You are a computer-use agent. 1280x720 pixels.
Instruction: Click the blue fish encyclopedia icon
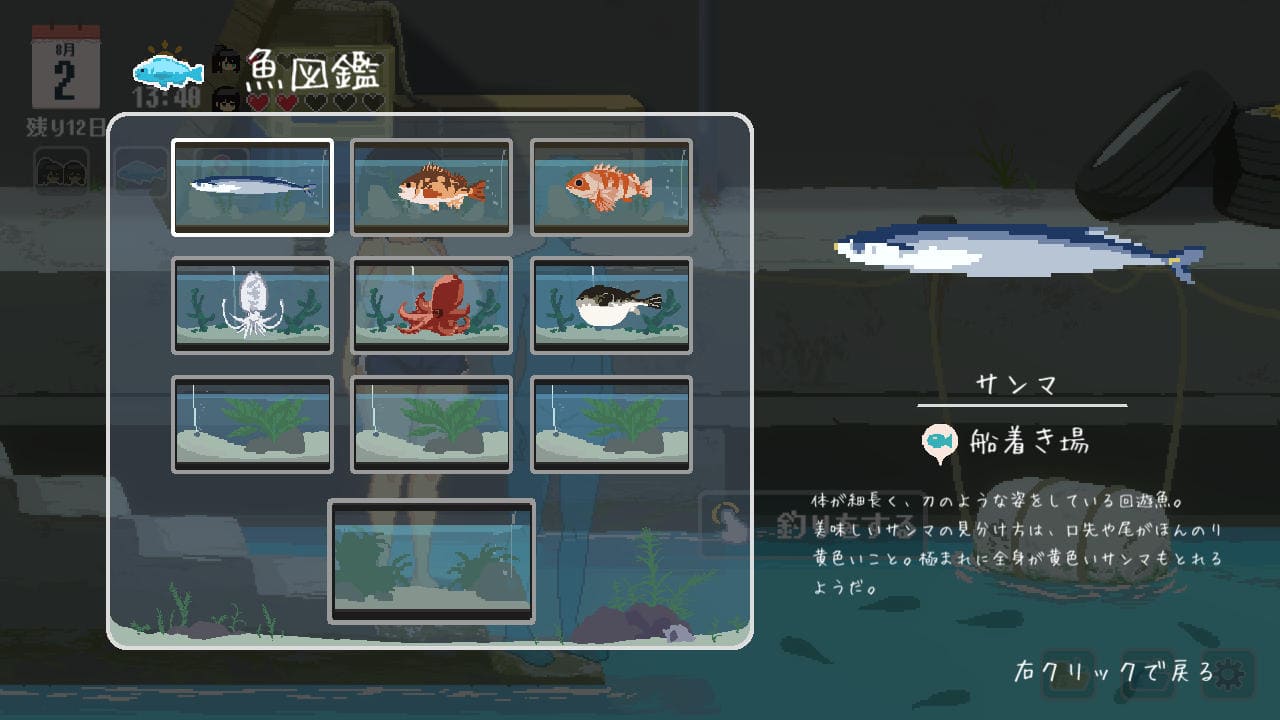pos(168,72)
